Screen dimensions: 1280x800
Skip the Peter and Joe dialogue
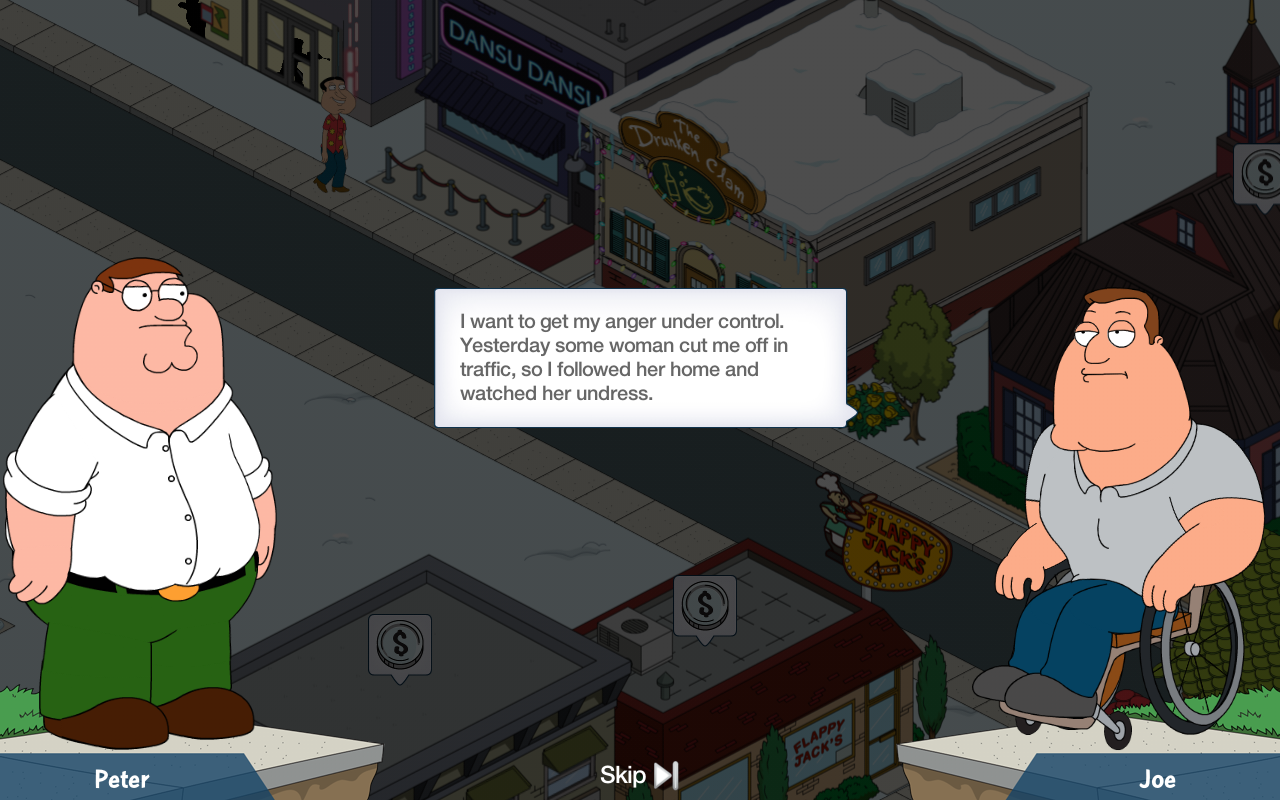coord(639,775)
